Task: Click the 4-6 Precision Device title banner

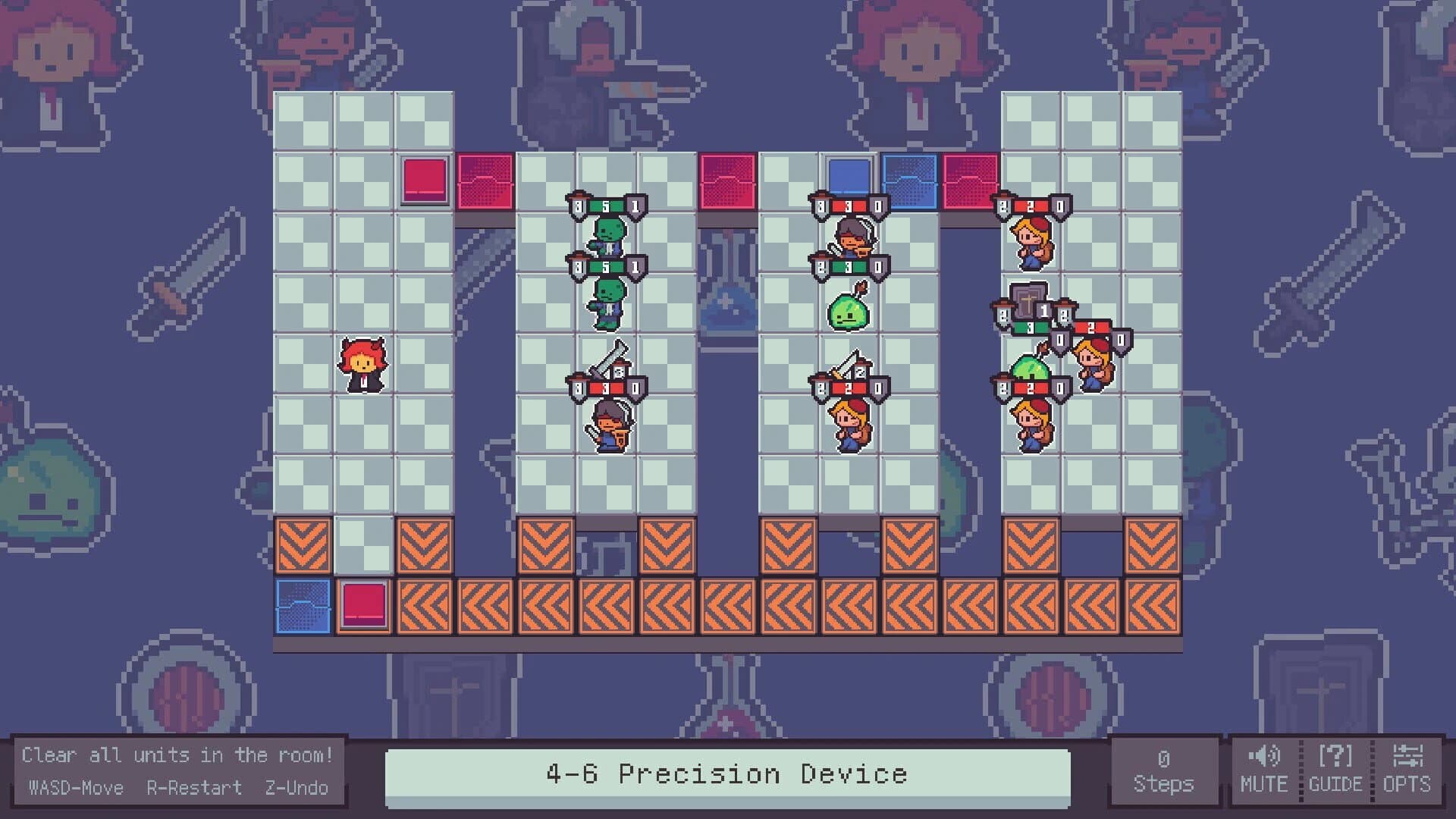Action: click(726, 773)
